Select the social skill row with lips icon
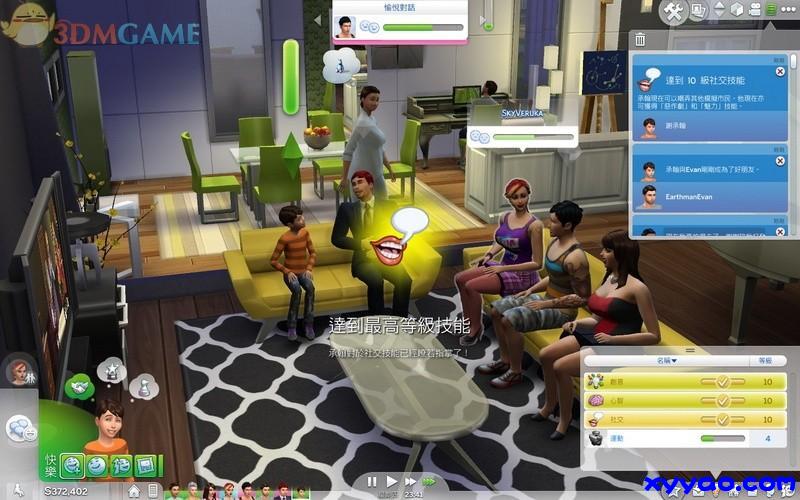The height and width of the screenshot is (500, 800). (680, 419)
